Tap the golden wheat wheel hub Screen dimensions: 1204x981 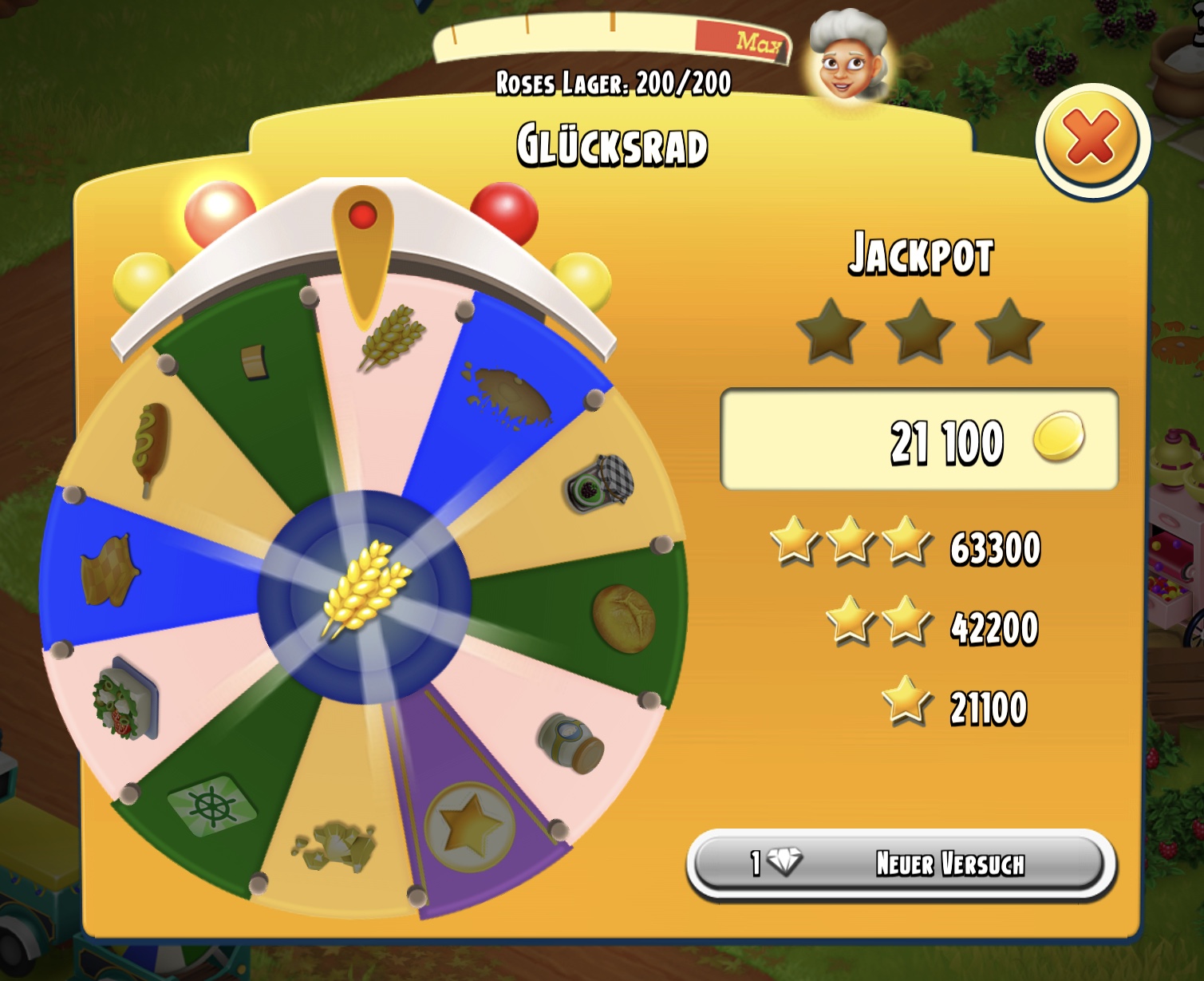[x=365, y=593]
